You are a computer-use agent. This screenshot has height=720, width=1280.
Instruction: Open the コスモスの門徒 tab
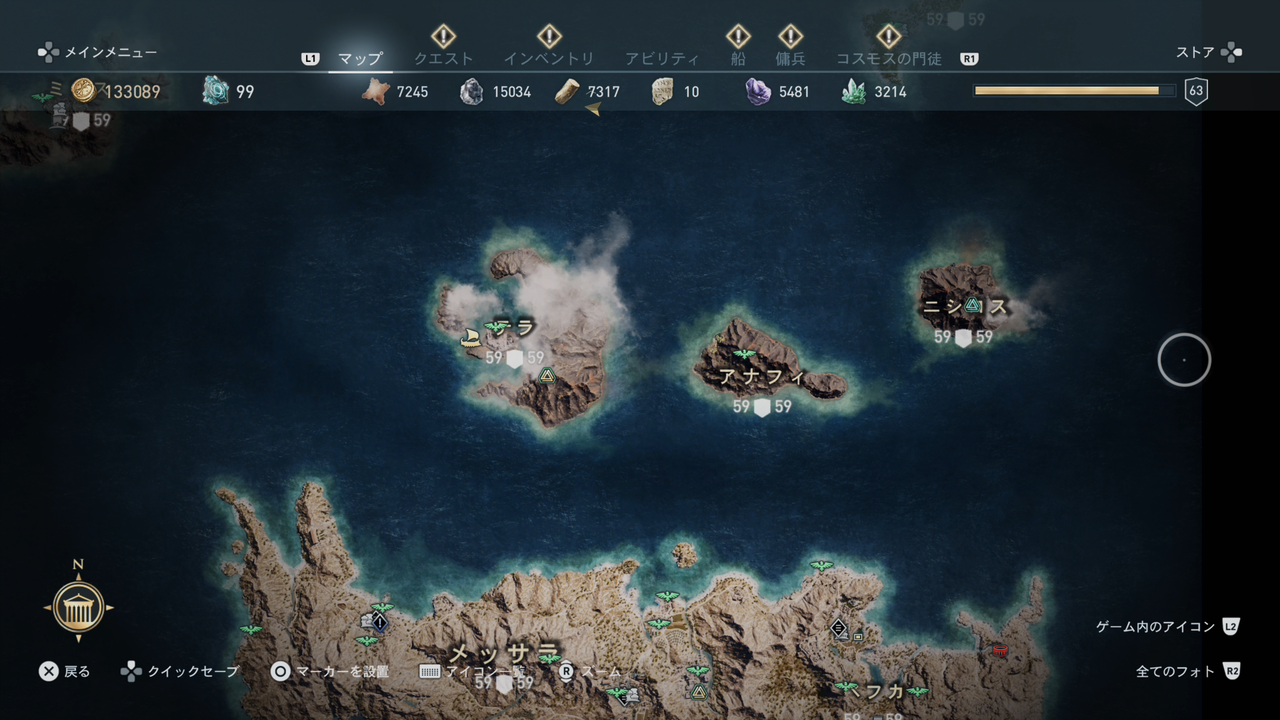pyautogui.click(x=888, y=59)
